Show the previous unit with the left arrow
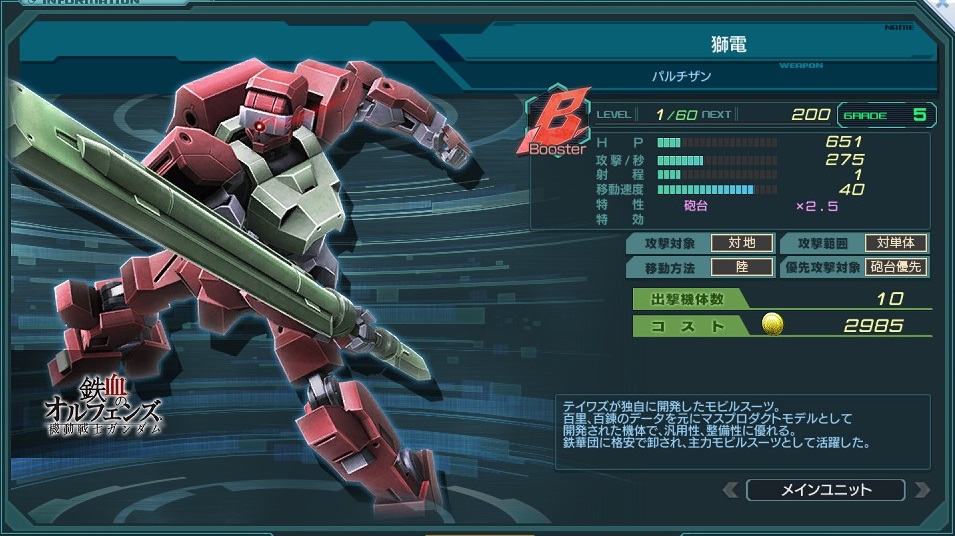 pos(731,490)
